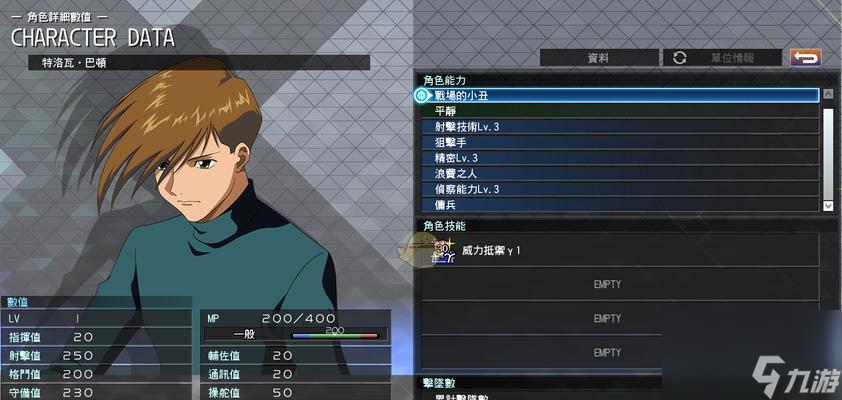Screen dimensions: 842x400
Task: Select the 浪費之人 ability entry
Action: coord(620,174)
